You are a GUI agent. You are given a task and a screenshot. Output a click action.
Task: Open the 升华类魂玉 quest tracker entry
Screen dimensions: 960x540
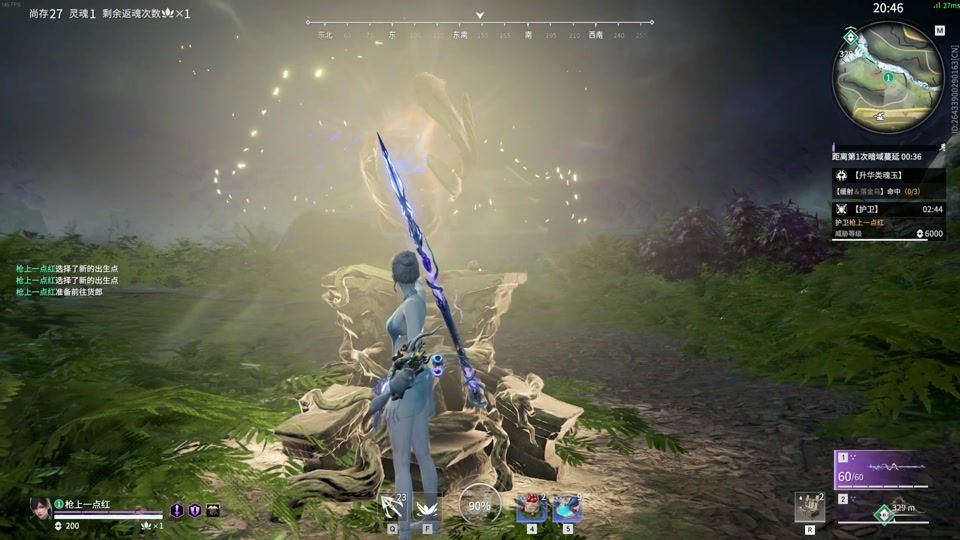[888, 175]
